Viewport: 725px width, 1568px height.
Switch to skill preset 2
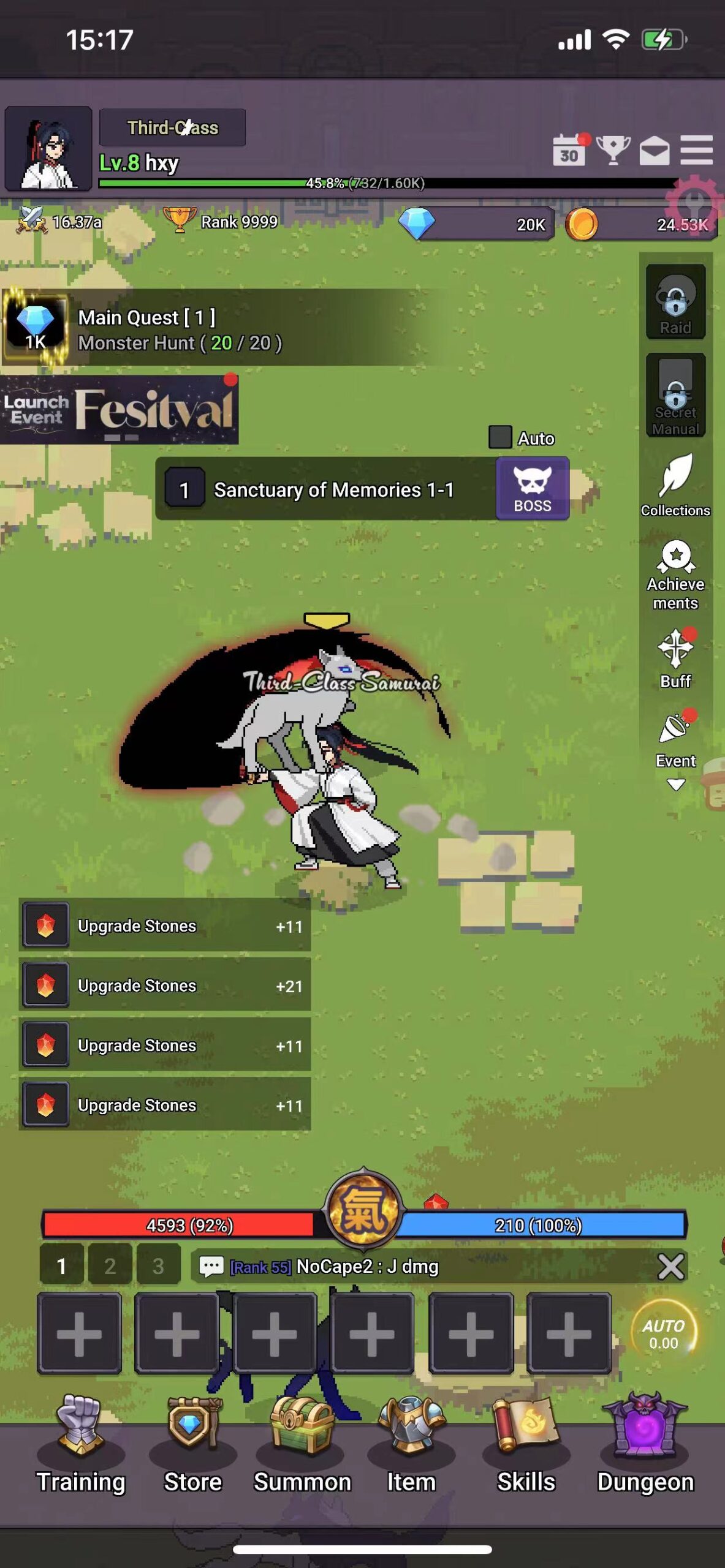(110, 1265)
